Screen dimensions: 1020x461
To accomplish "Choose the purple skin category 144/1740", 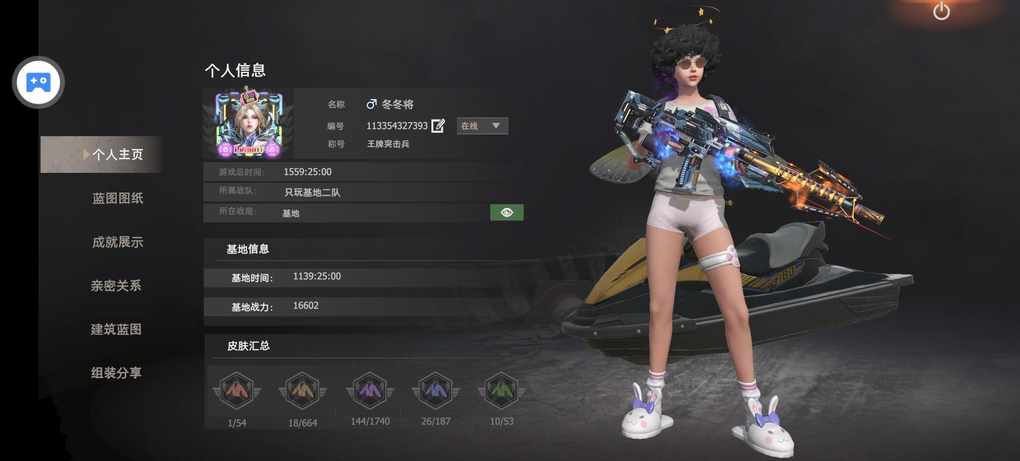I will [370, 390].
